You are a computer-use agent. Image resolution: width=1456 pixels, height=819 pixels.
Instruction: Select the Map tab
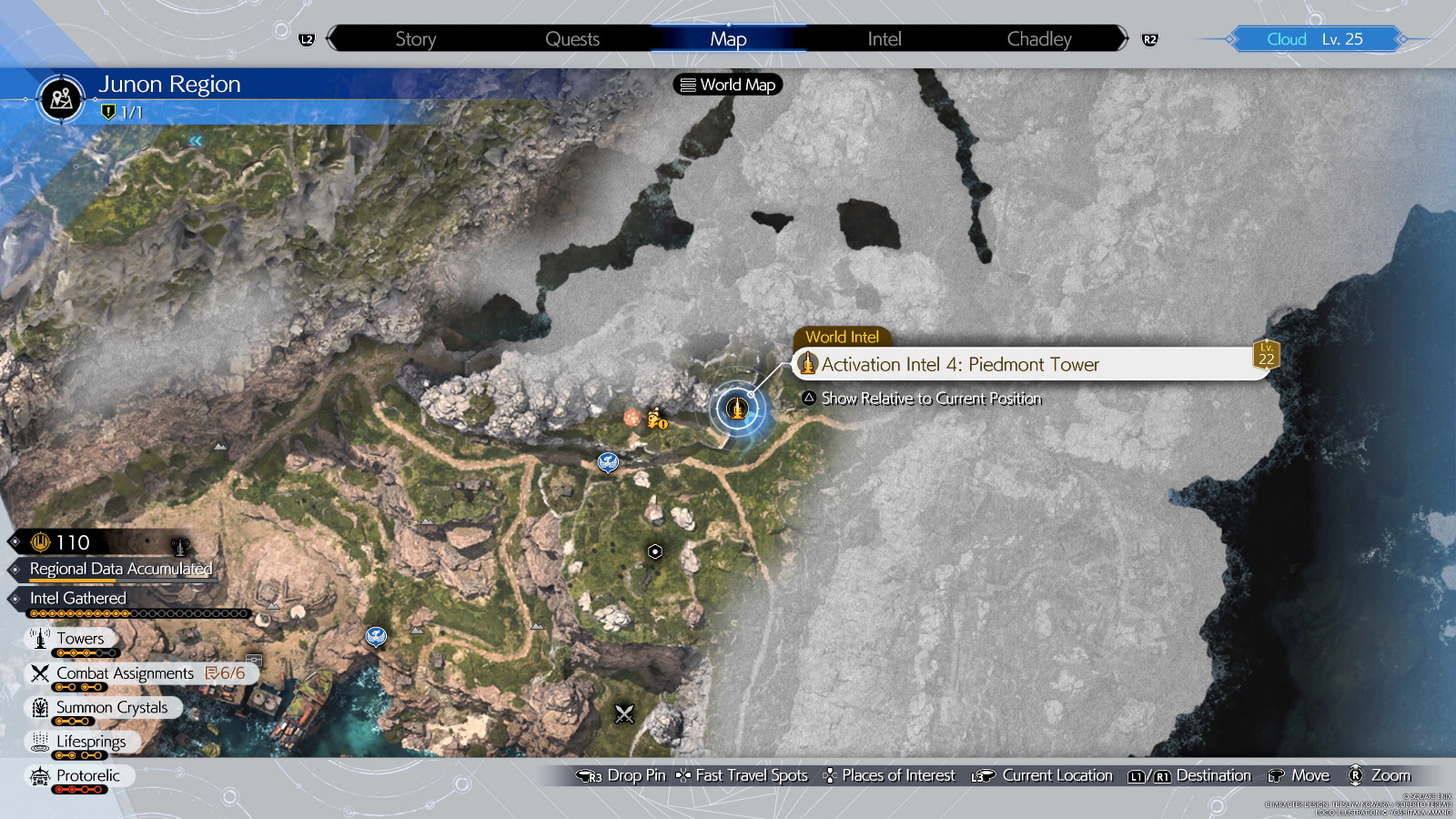point(728,39)
